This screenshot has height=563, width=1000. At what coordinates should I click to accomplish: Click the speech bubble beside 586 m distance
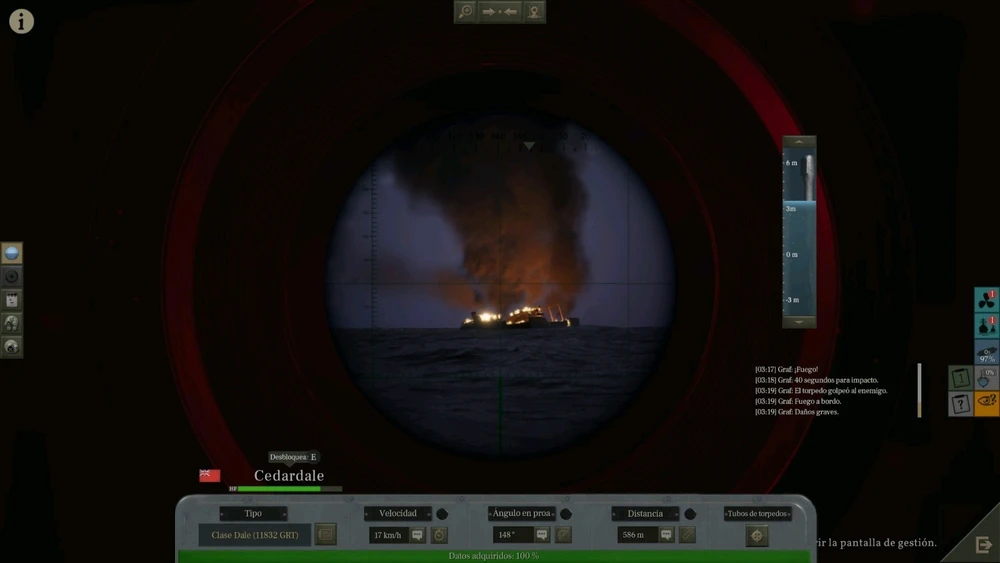pos(666,535)
